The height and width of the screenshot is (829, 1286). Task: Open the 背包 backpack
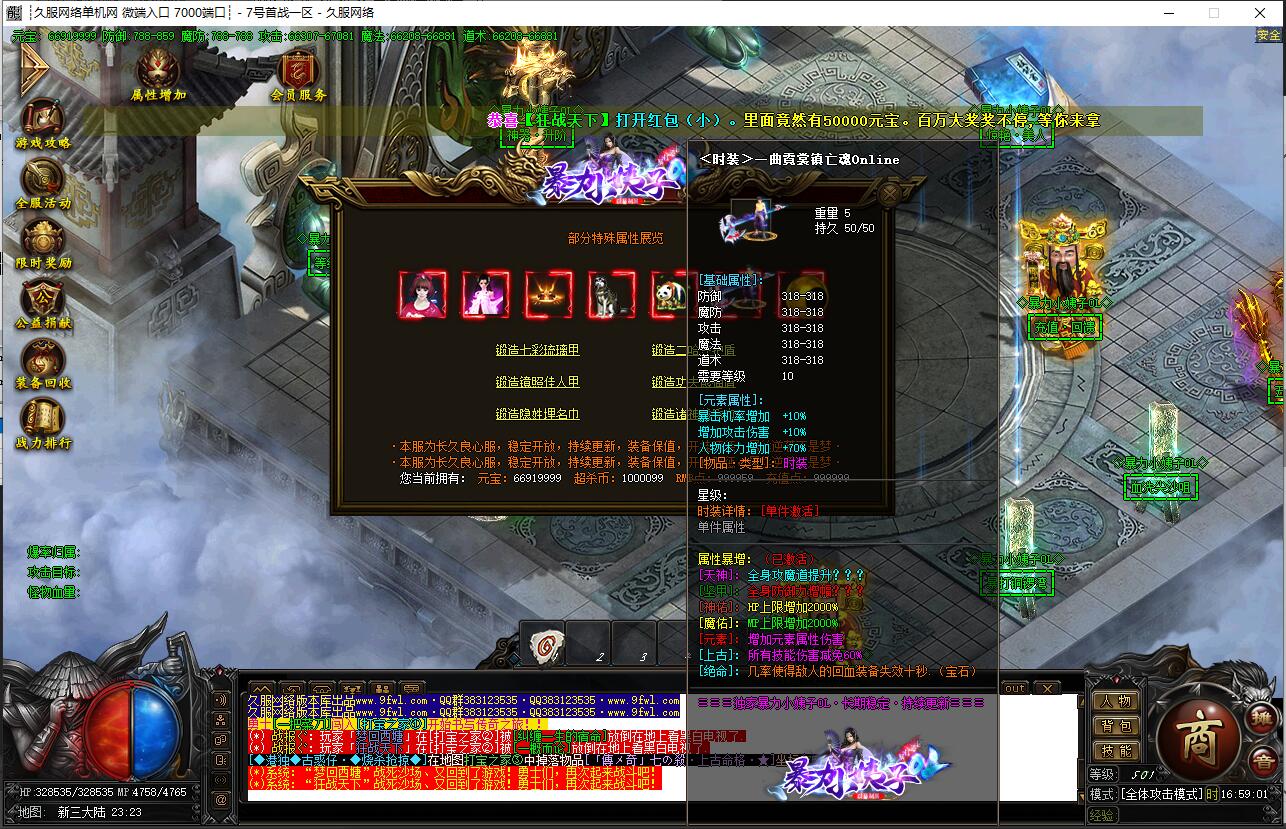click(x=1115, y=726)
